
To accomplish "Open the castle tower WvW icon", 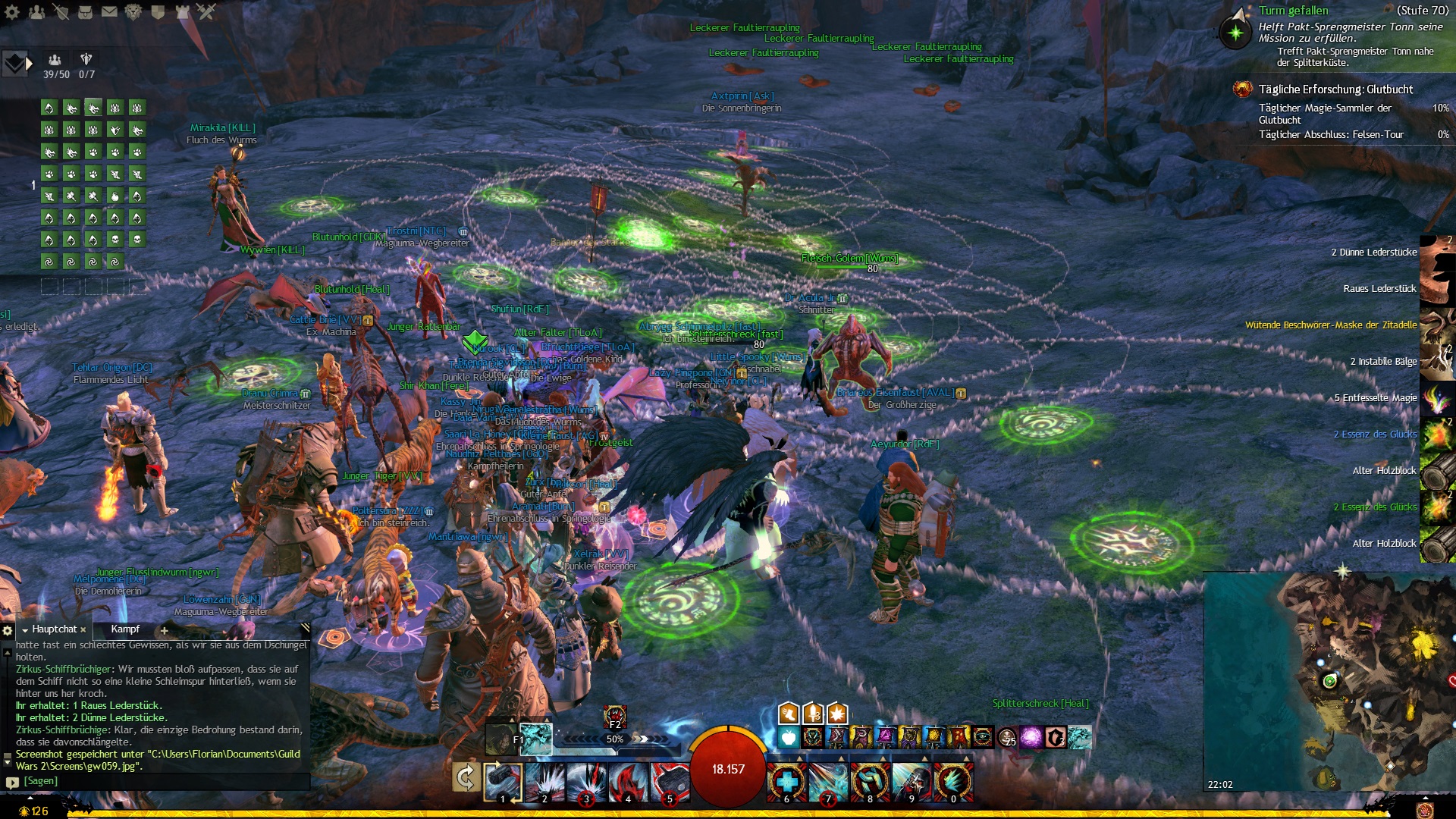I will [182, 12].
